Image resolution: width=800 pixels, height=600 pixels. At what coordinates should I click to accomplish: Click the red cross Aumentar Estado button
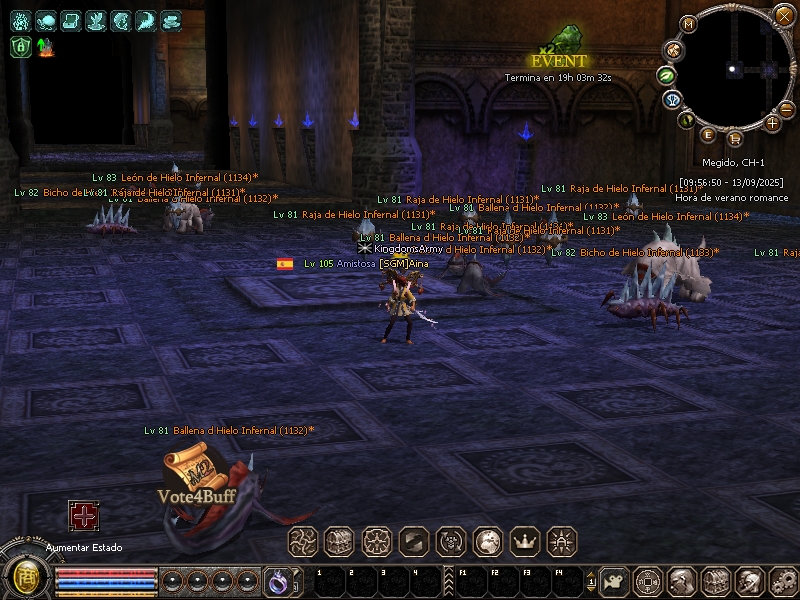[83, 516]
